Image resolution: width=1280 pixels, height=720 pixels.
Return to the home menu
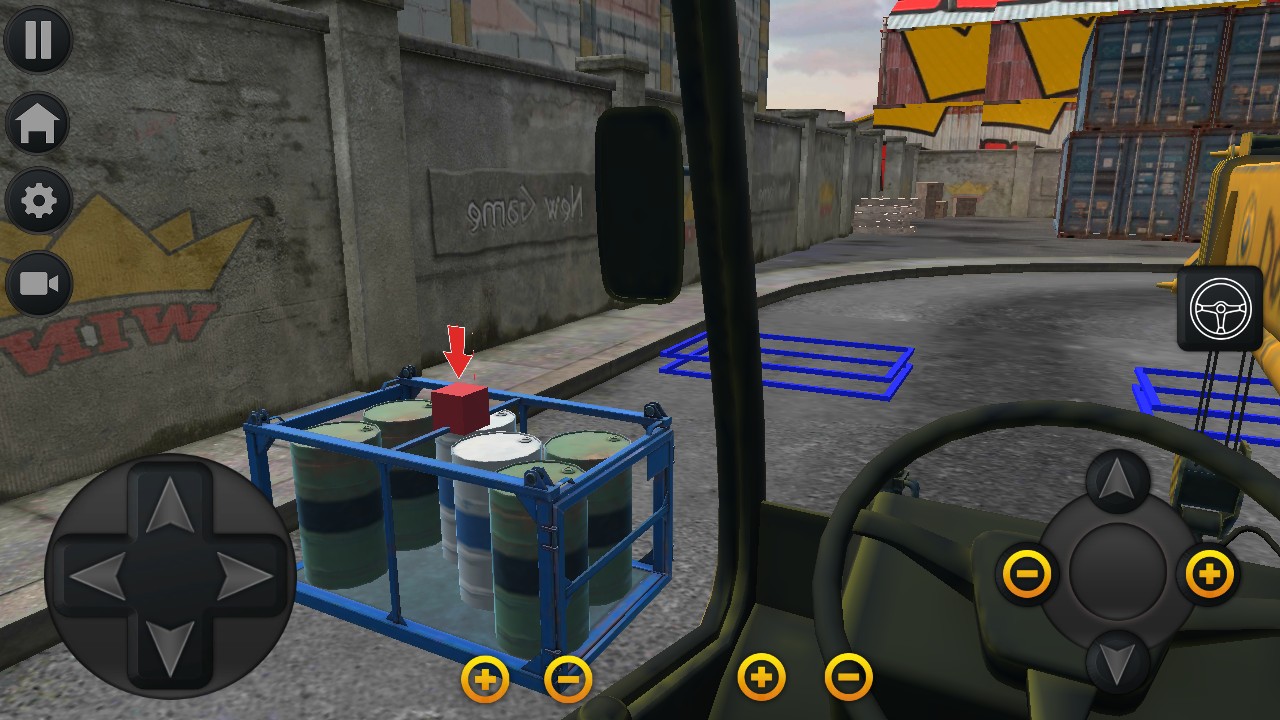38,123
